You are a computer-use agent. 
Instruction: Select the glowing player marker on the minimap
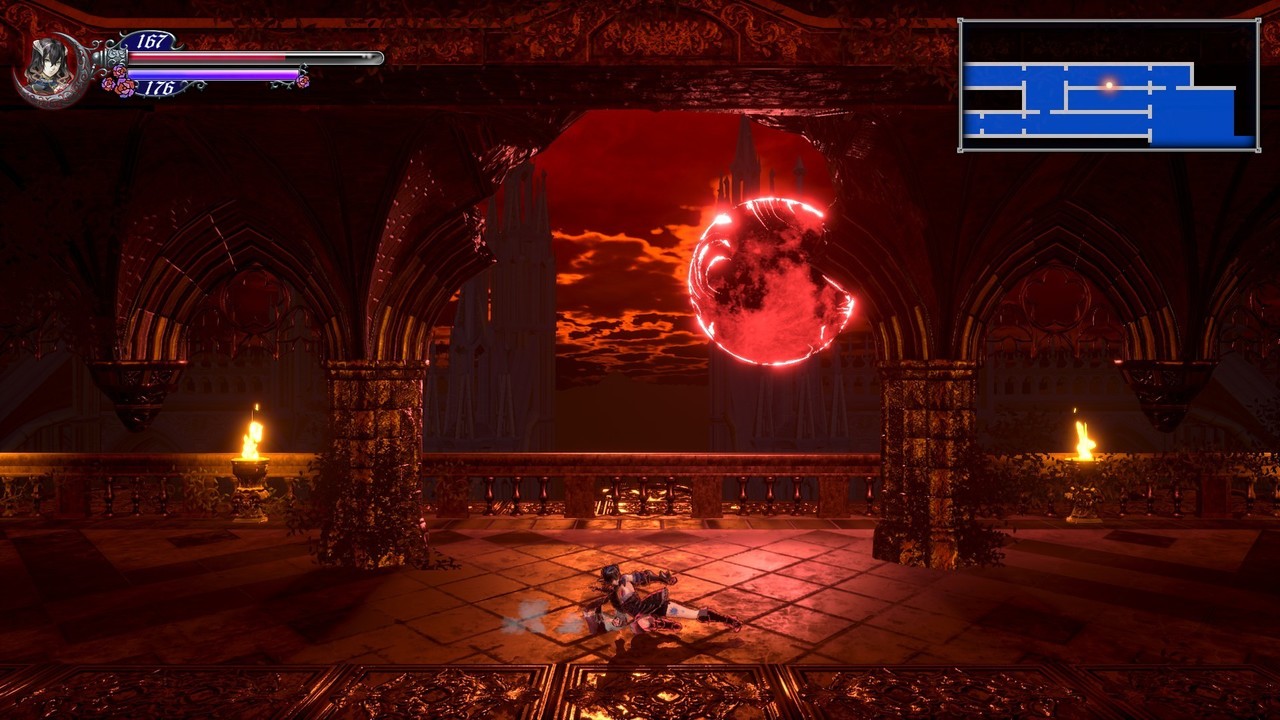(x=1108, y=85)
